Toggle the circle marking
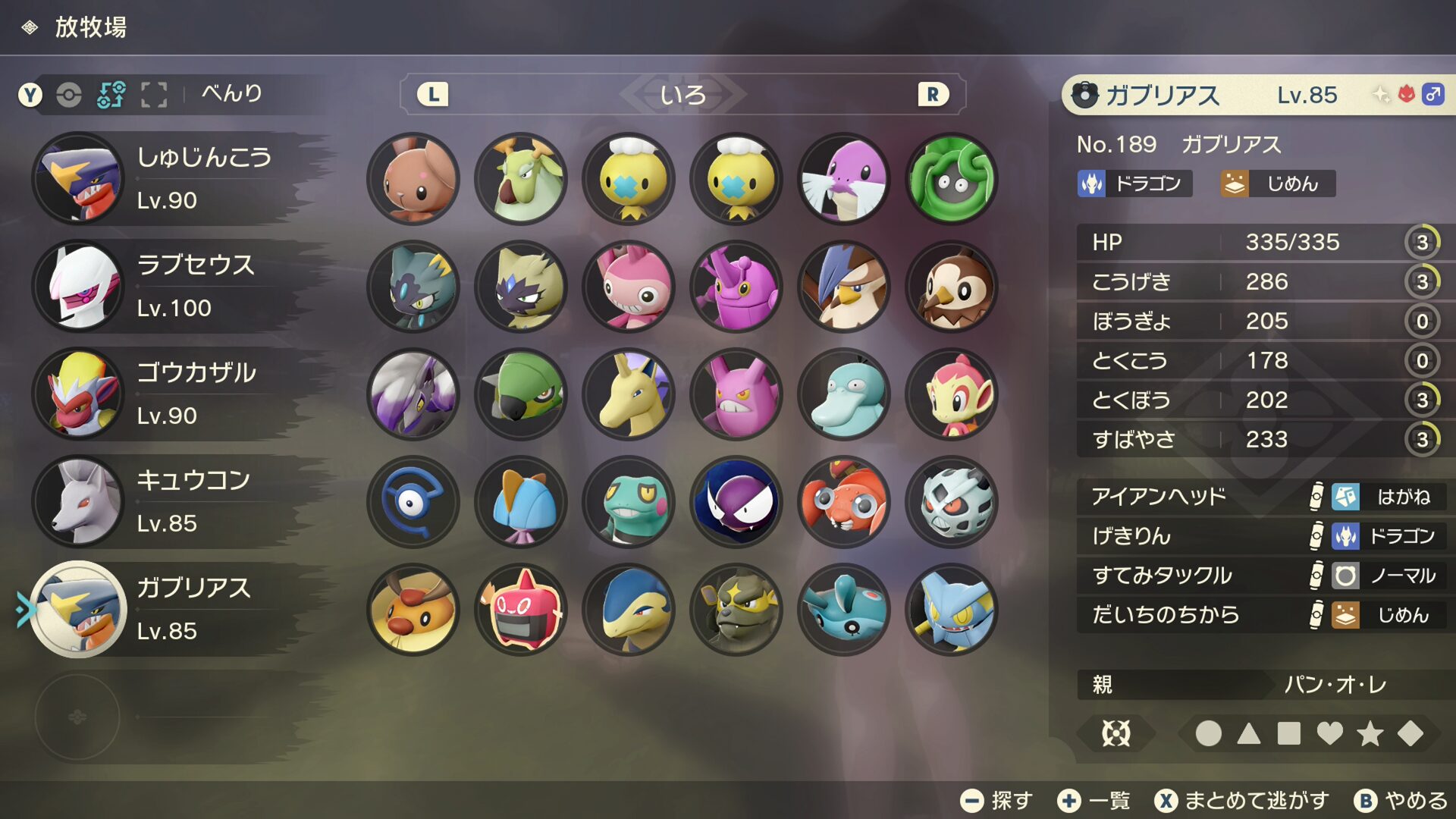 (x=1208, y=733)
